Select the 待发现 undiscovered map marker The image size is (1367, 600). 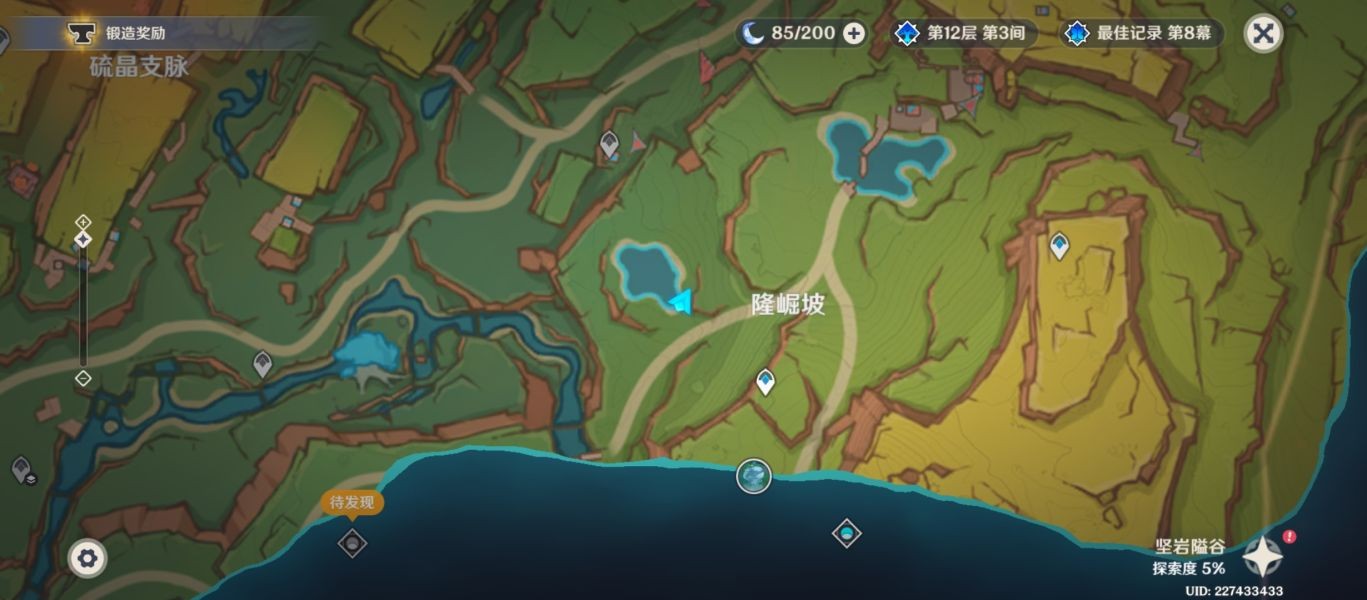point(352,542)
